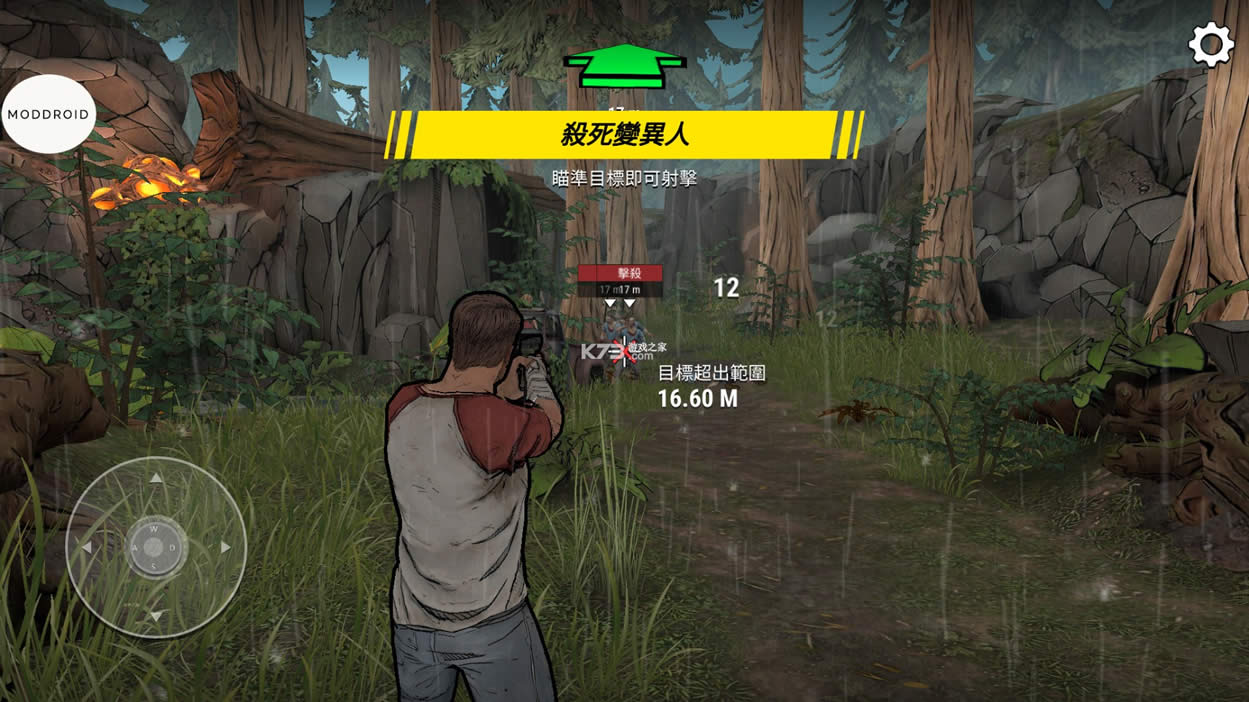Tap the red 擊殺 target marker

pos(620,273)
